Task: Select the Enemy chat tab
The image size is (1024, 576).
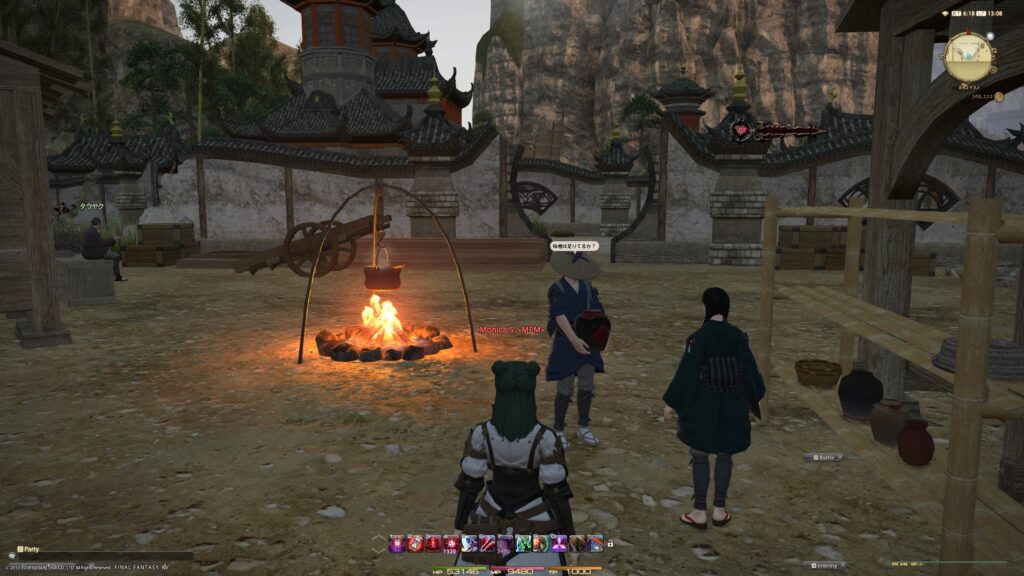Action: click(824, 565)
